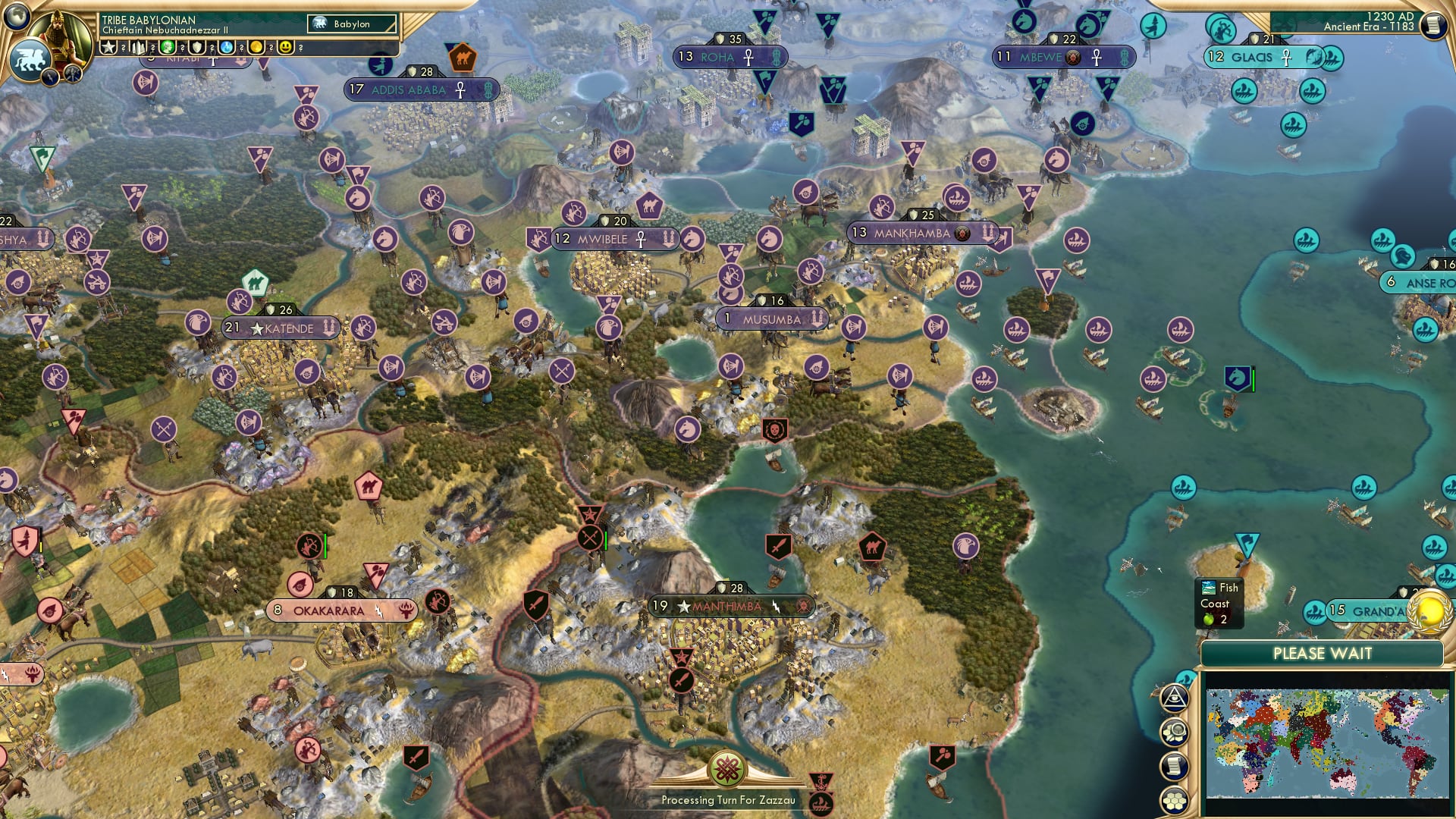Click the happiness smiley icon in the ratings bar
This screenshot has width=1456, height=819.
coord(284,46)
